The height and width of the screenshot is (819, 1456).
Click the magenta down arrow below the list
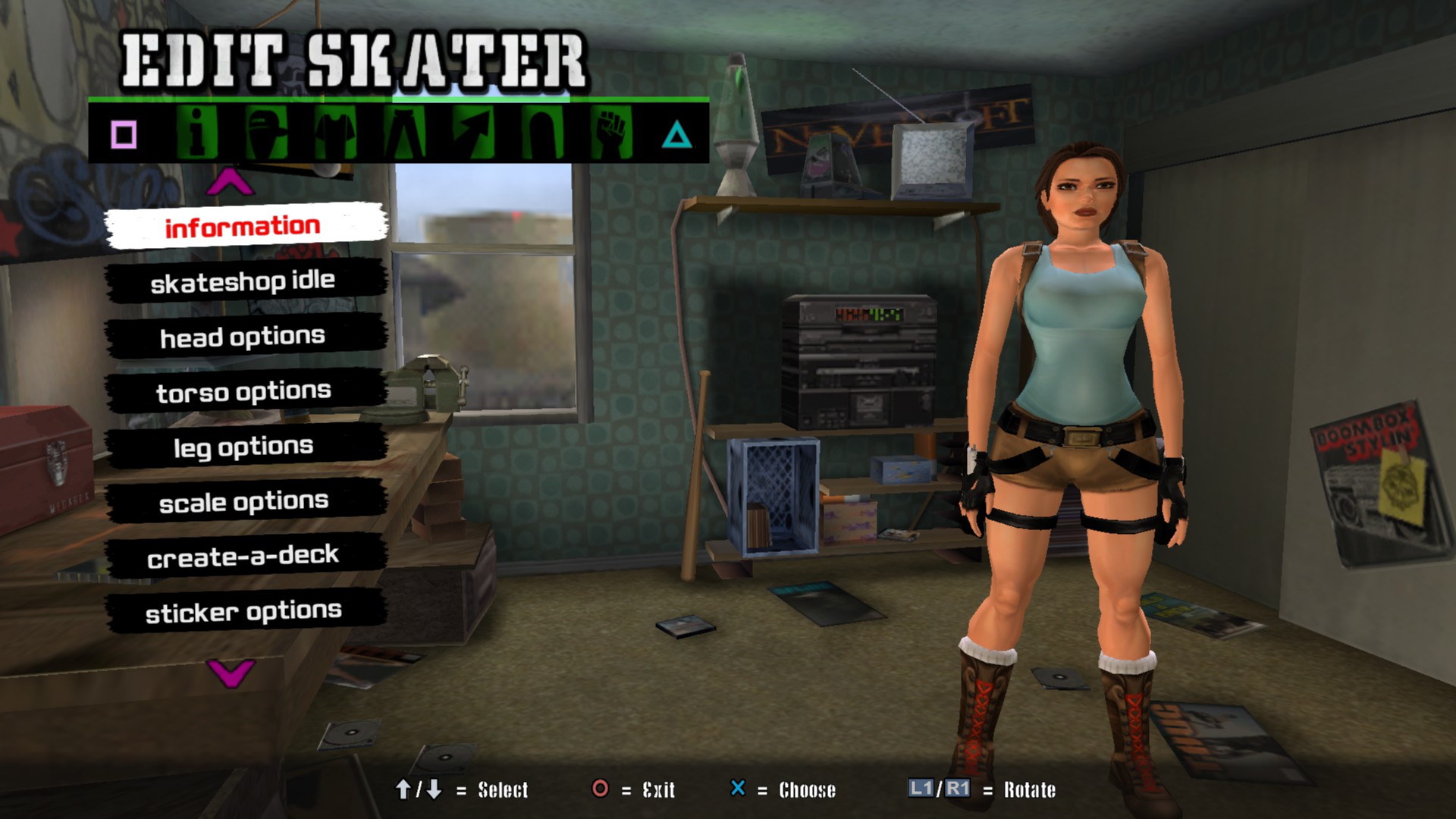click(231, 672)
